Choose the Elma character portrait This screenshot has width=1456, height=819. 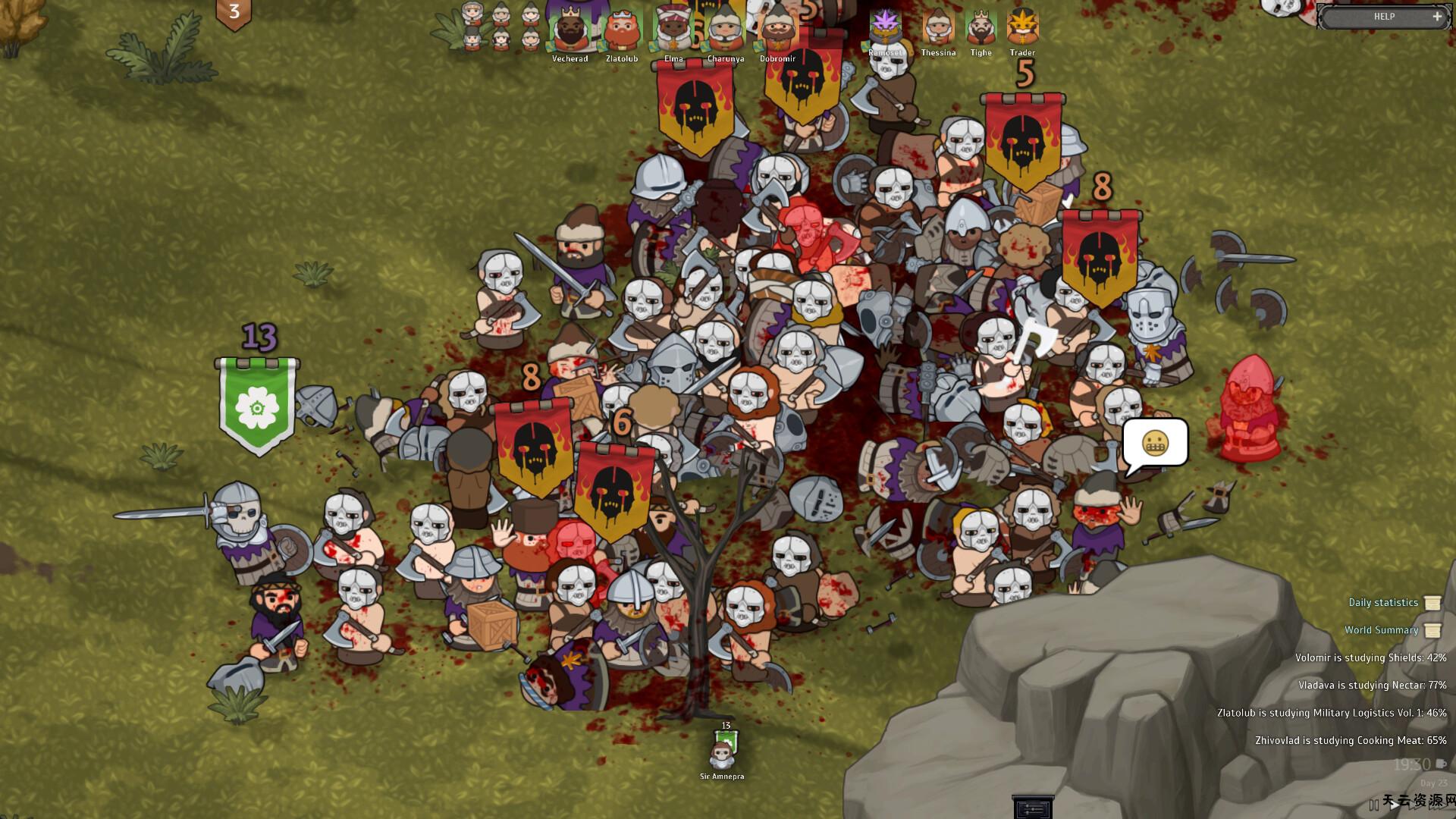pos(673,30)
